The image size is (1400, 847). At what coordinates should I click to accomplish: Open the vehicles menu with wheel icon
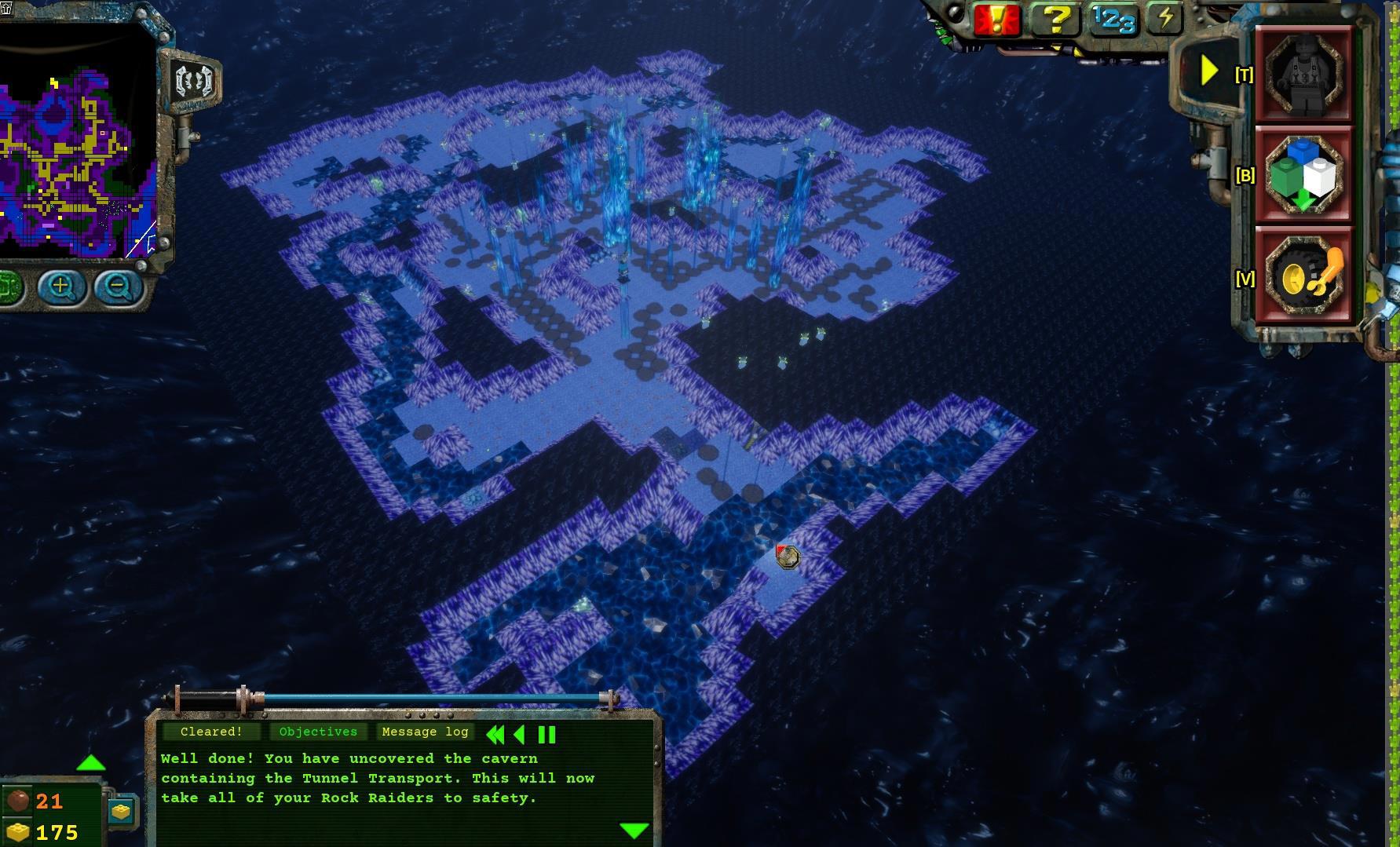[x=1304, y=276]
